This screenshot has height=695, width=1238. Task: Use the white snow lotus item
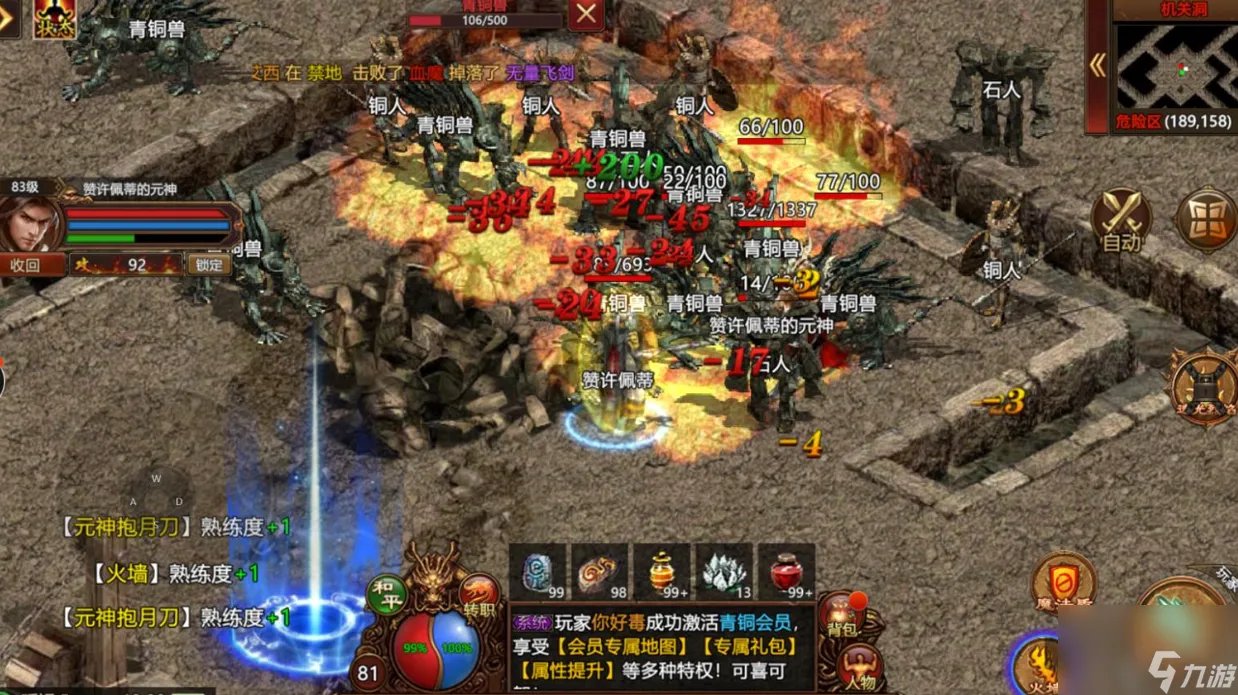pyautogui.click(x=724, y=573)
